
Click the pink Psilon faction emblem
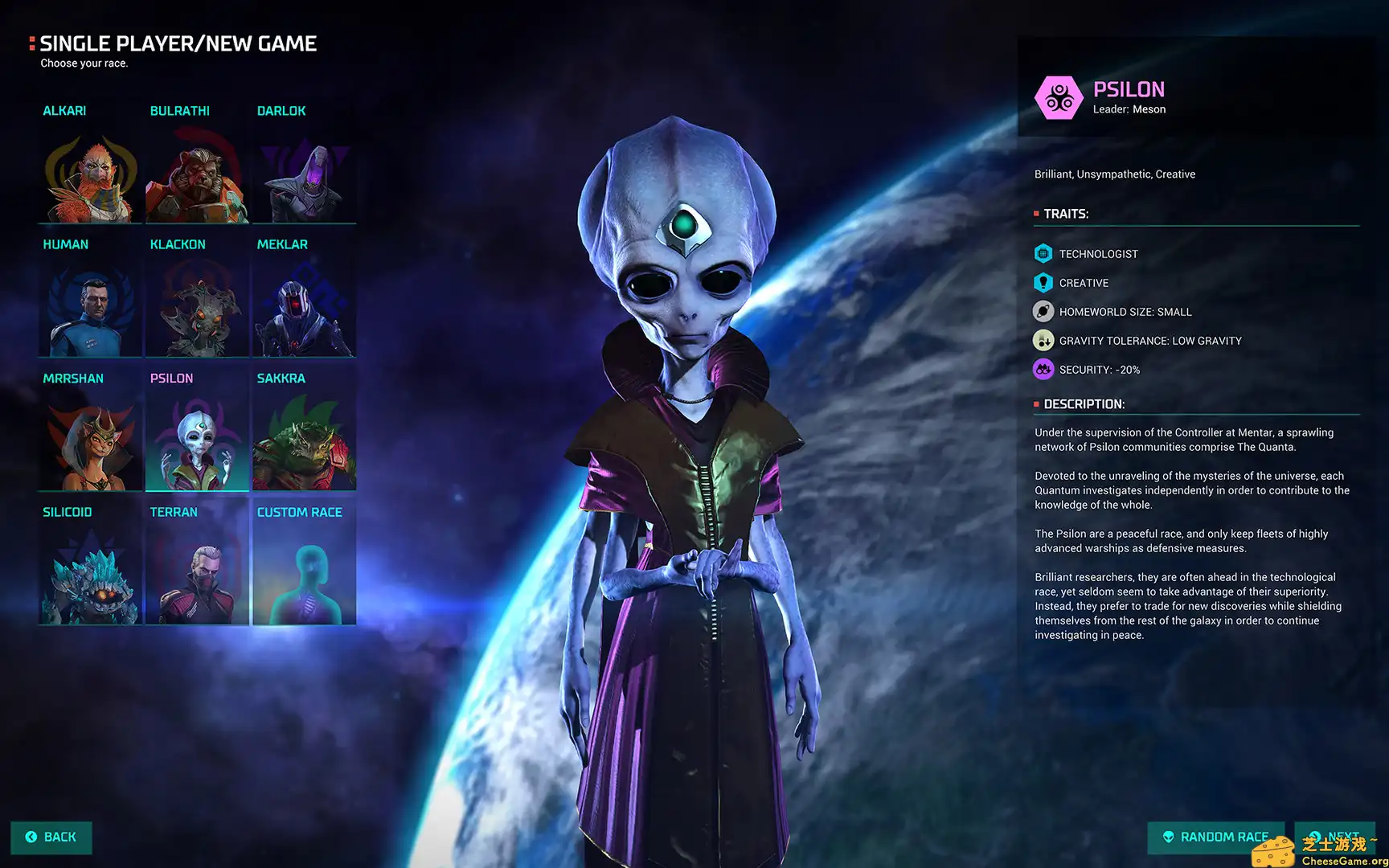(x=1059, y=97)
